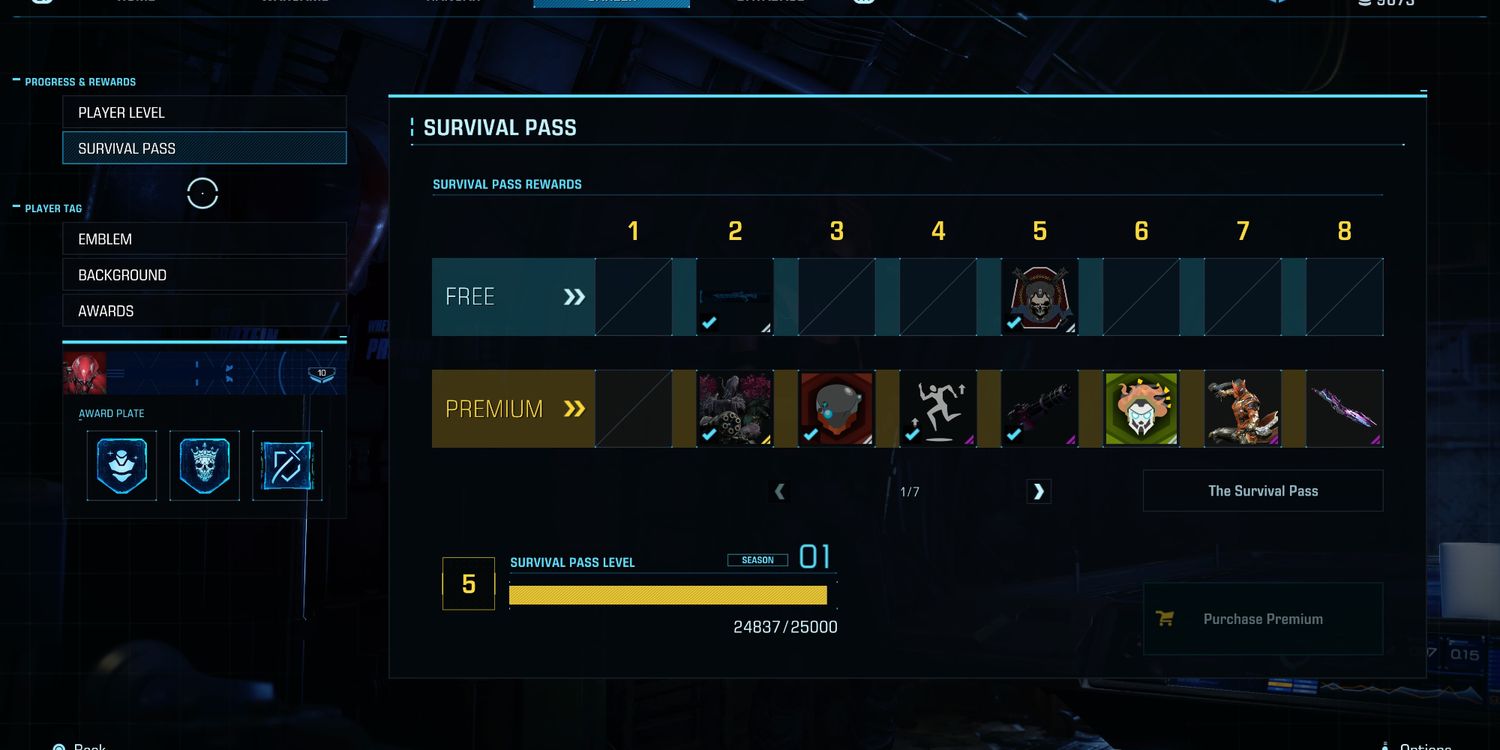Select the premium dark weapon reward at level 5
This screenshot has width=1500, height=750.
pyautogui.click(x=1040, y=408)
